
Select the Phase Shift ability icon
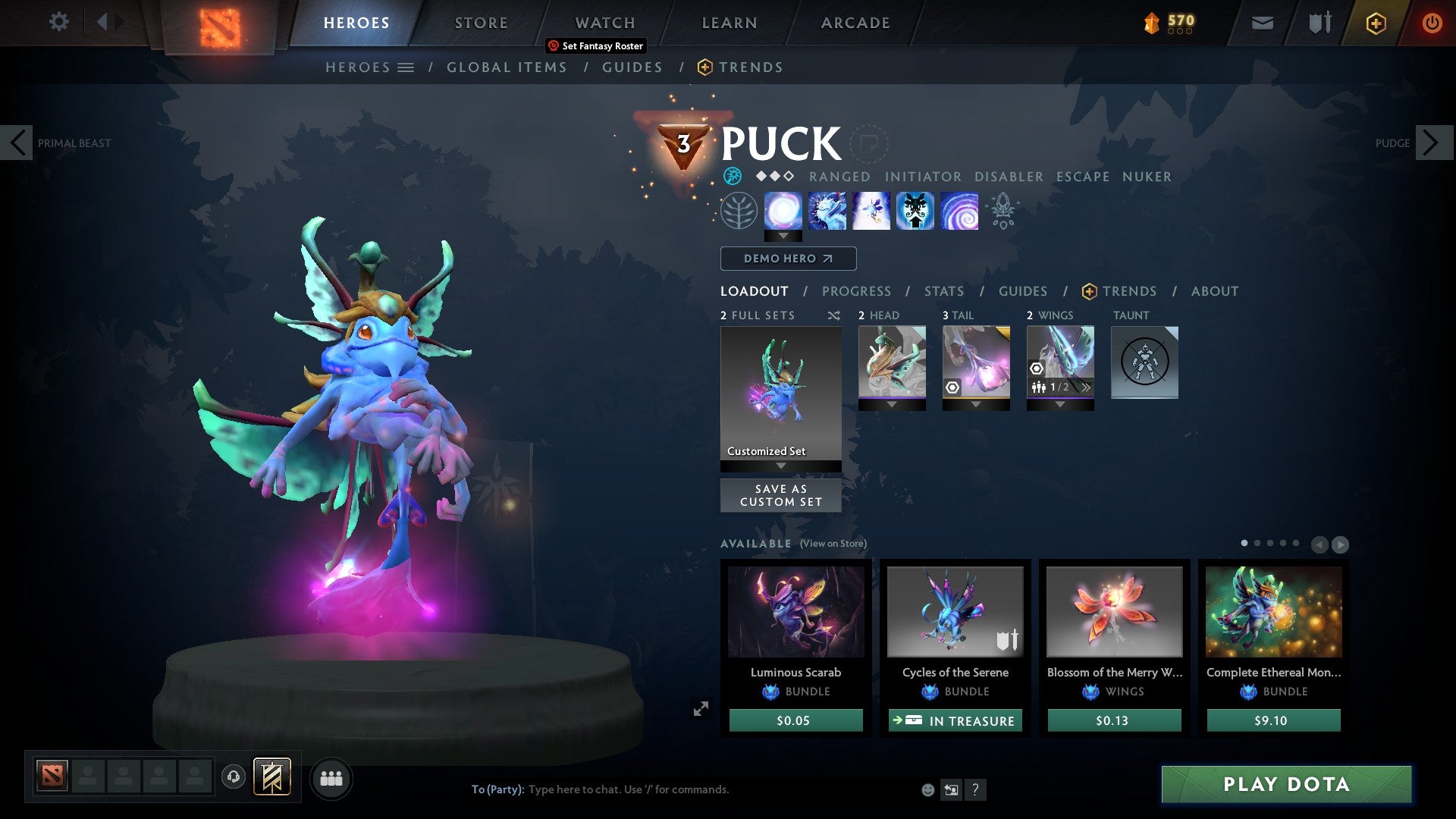tap(871, 211)
